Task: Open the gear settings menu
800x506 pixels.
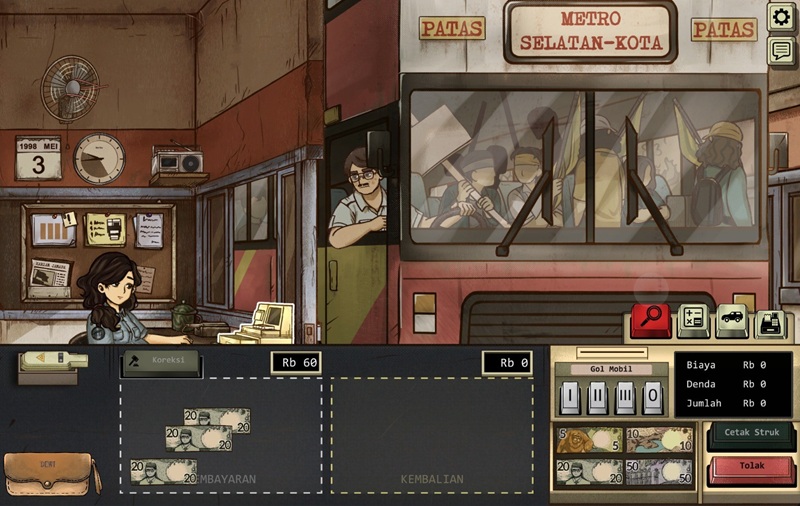Action: point(781,17)
